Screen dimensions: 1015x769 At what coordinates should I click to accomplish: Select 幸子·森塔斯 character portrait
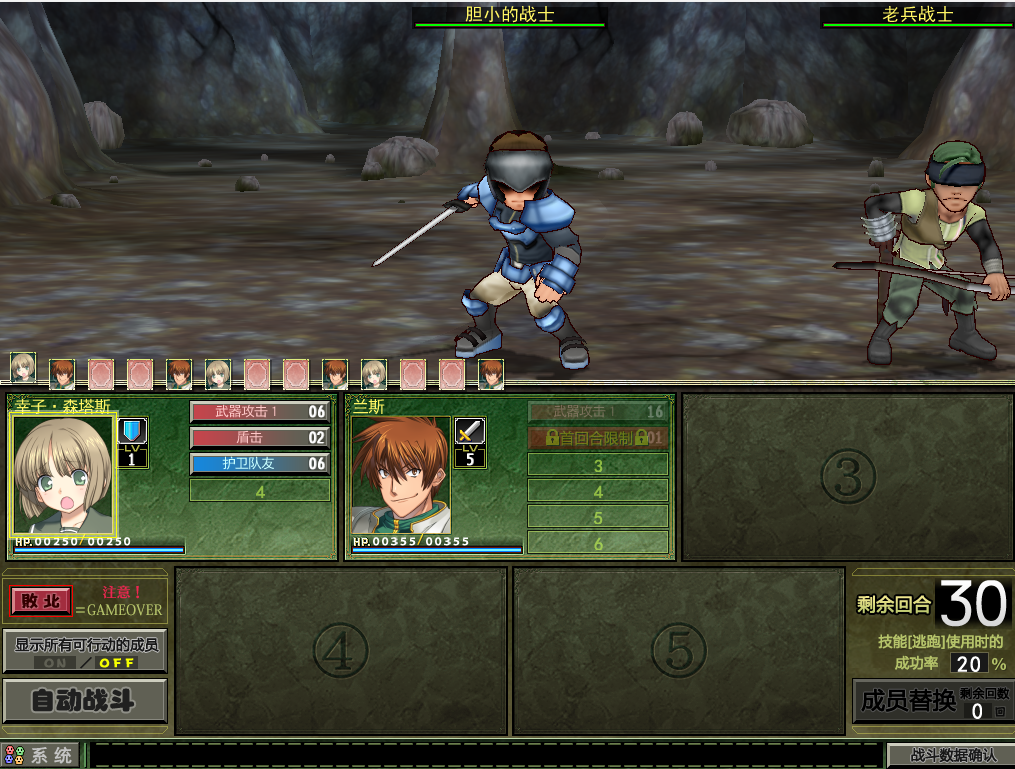(63, 475)
